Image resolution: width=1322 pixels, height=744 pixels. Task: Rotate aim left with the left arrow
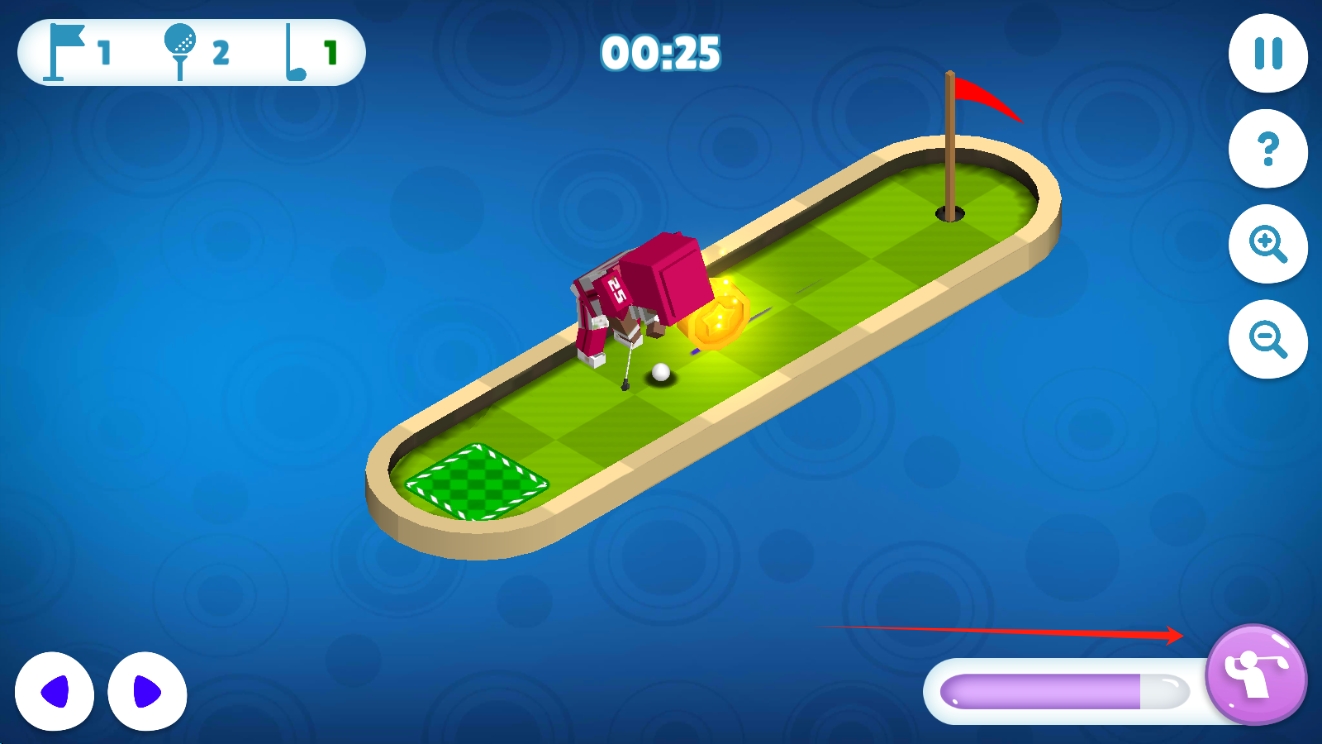[56, 693]
